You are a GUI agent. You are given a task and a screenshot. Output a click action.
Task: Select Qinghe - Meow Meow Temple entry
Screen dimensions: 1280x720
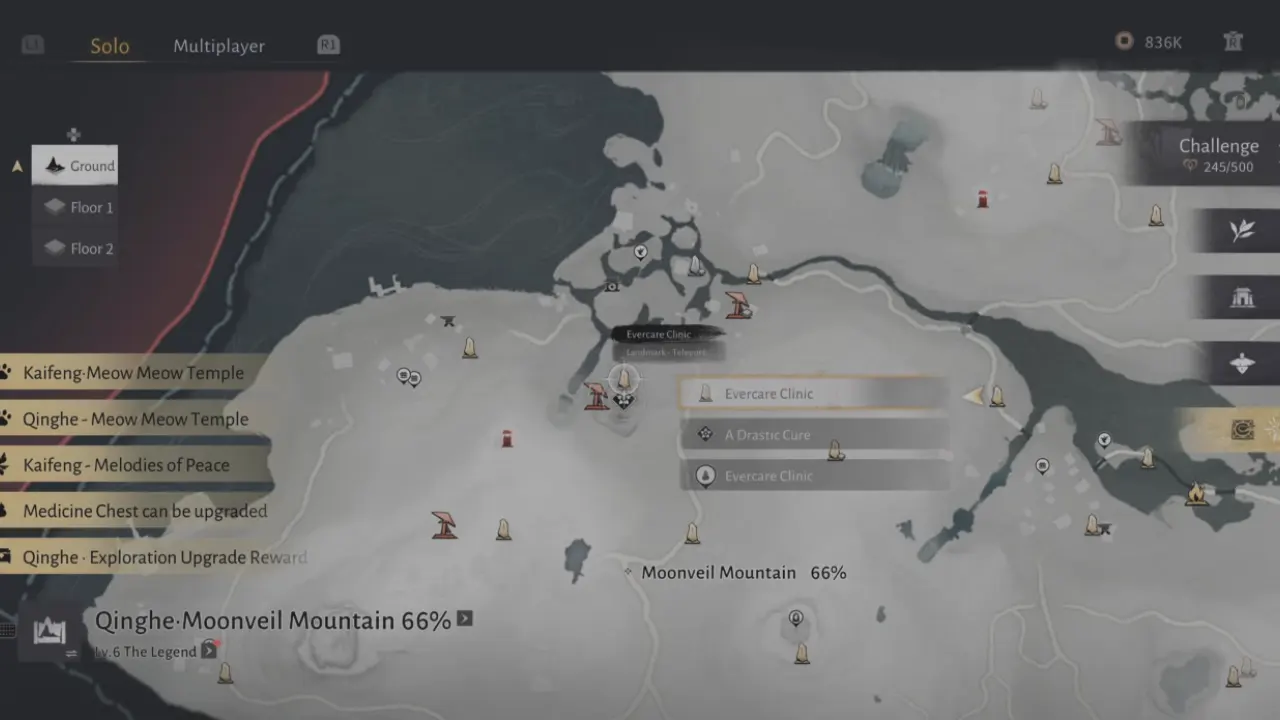[134, 419]
